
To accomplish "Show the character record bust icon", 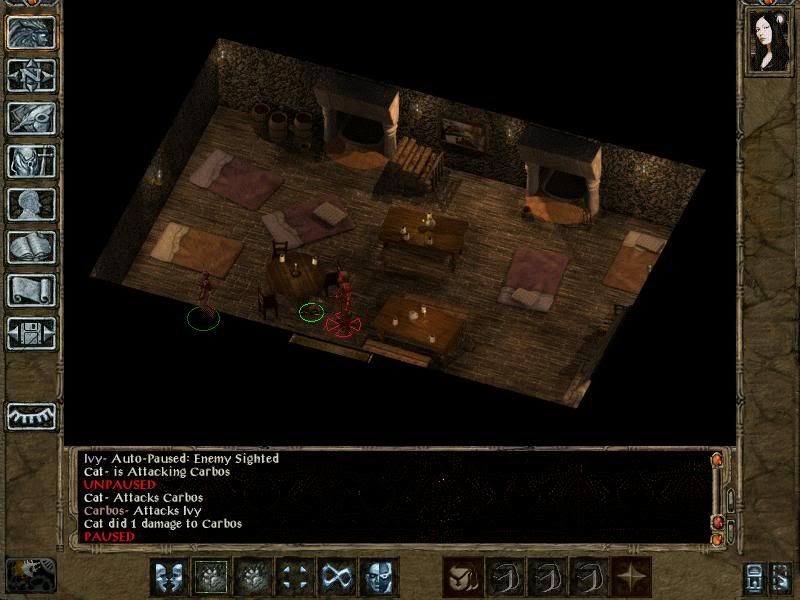I will pyautogui.click(x=31, y=204).
